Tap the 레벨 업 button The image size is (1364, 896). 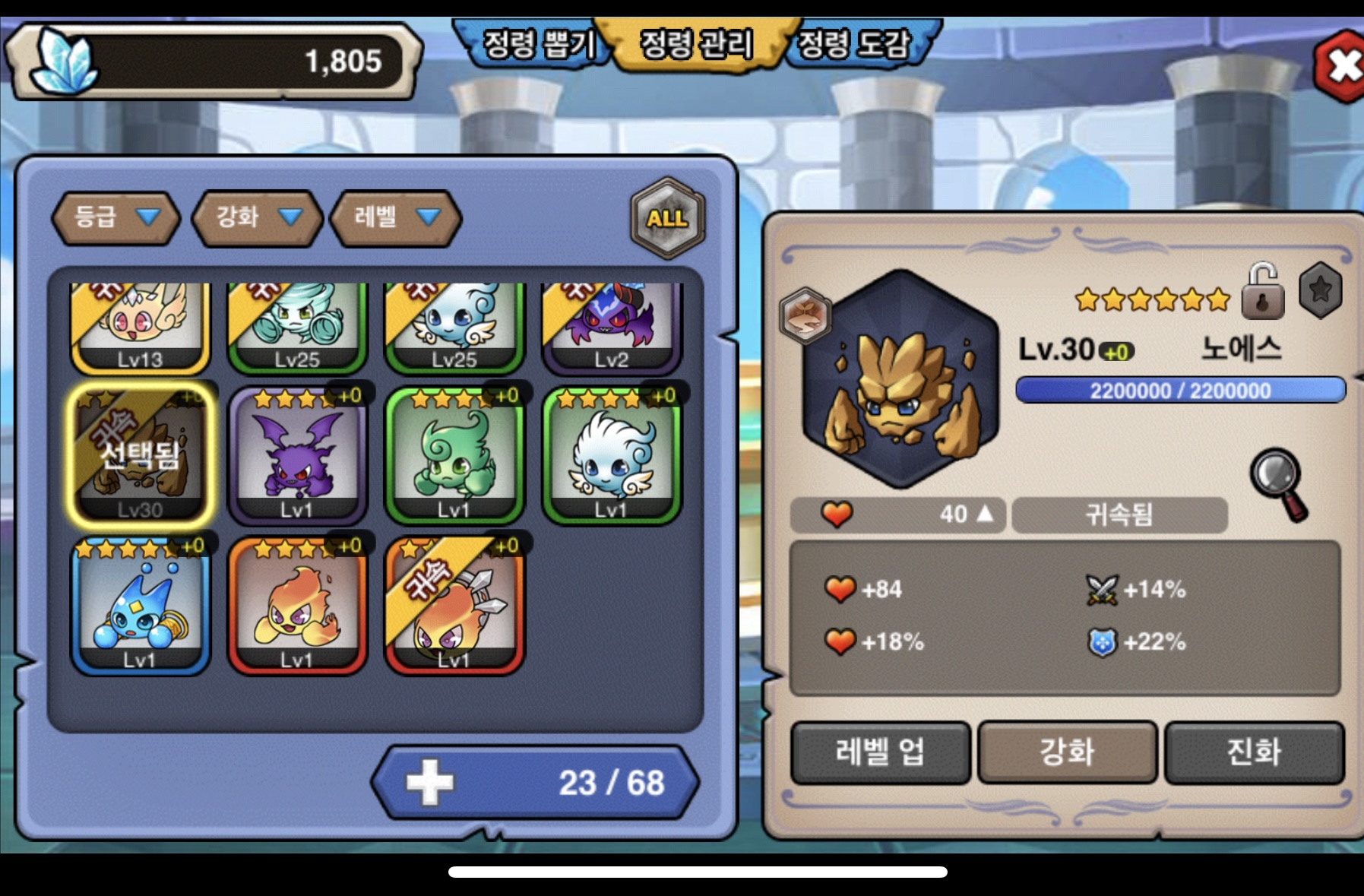(x=880, y=752)
